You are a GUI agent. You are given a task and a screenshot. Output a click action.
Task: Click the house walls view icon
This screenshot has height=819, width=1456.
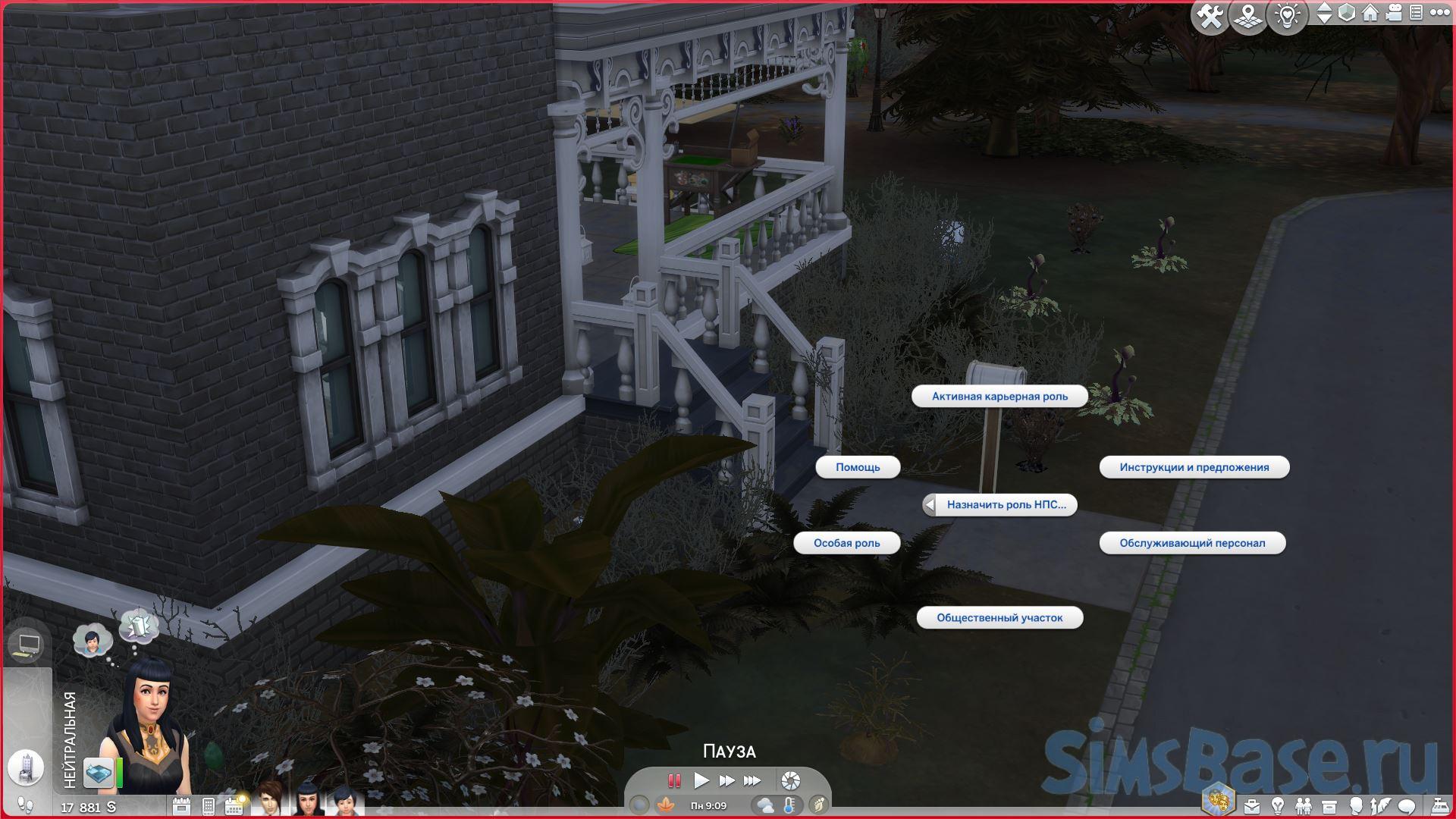[x=1370, y=14]
